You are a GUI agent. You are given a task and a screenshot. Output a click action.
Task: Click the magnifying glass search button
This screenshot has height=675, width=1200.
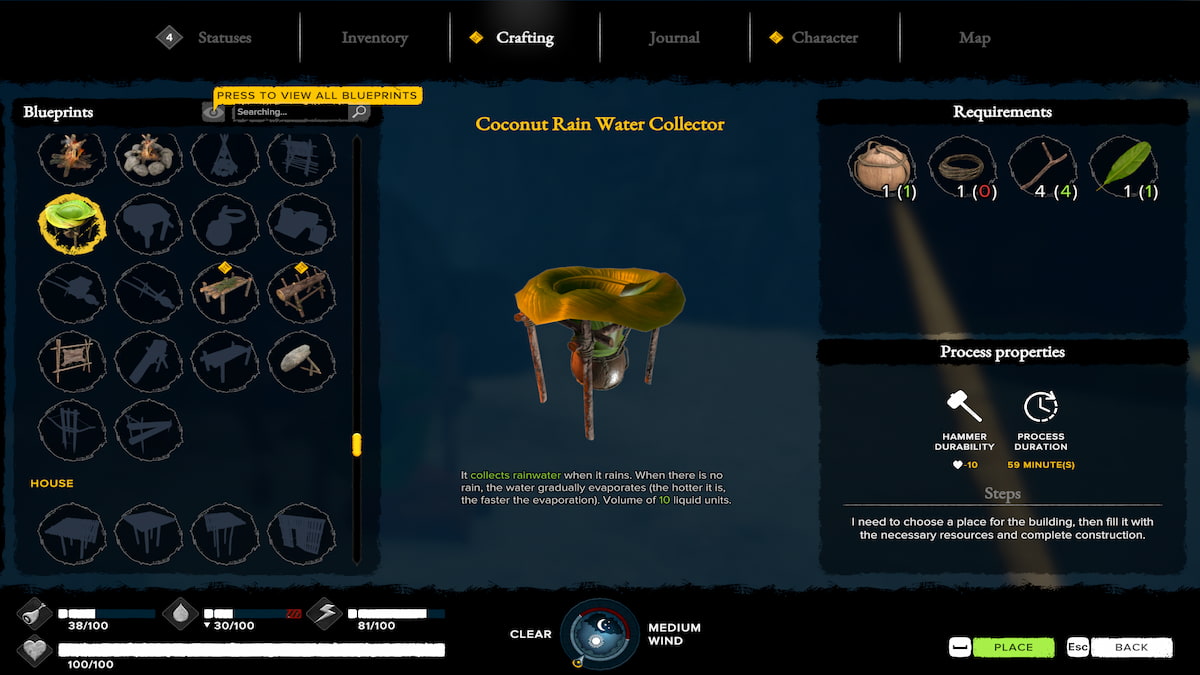point(359,112)
